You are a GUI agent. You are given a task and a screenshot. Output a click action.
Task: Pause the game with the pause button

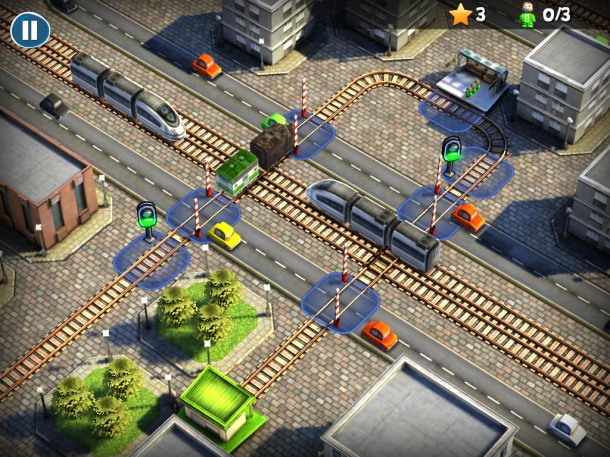pyautogui.click(x=30, y=30)
